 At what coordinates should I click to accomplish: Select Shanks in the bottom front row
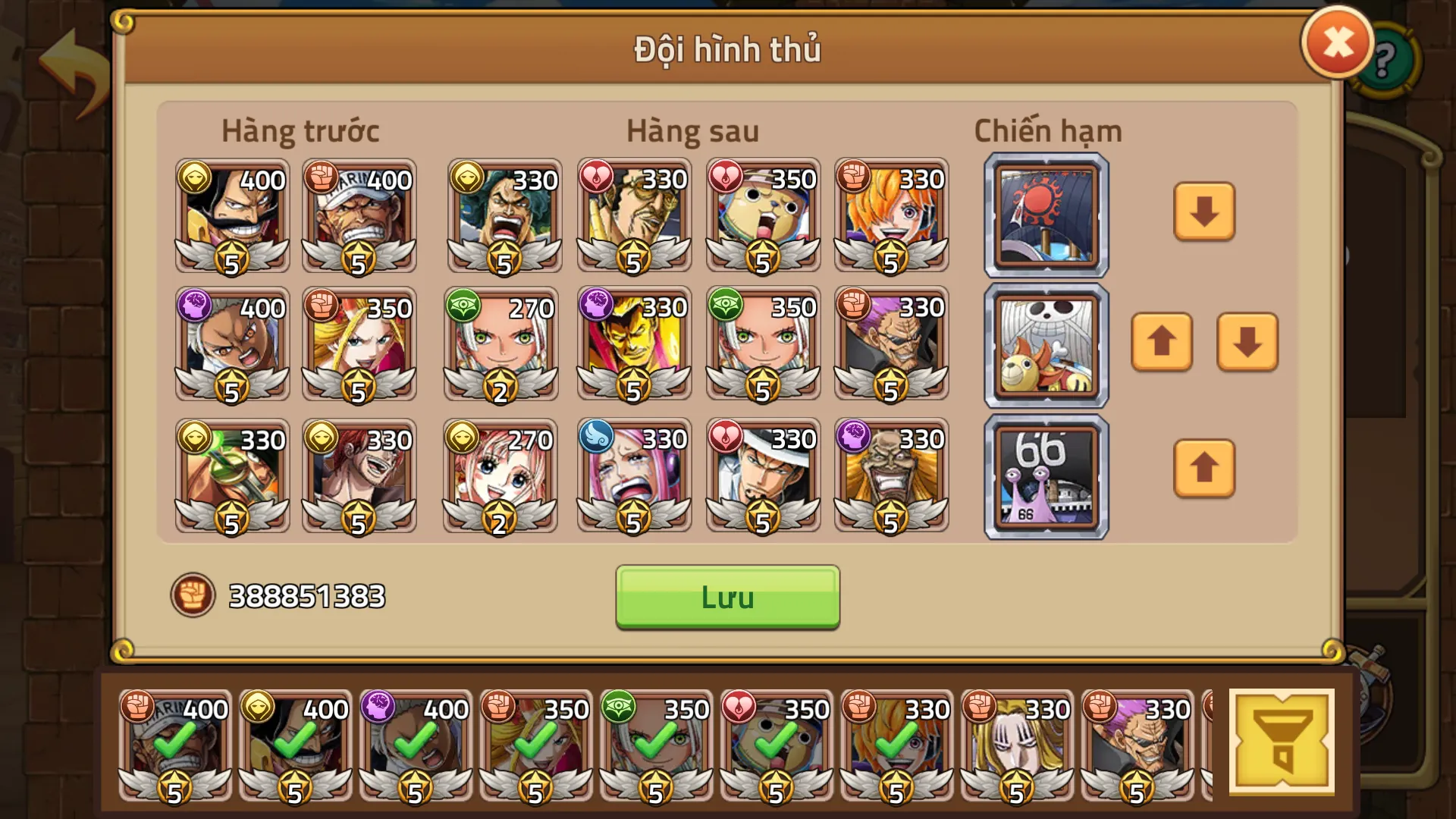[359, 475]
